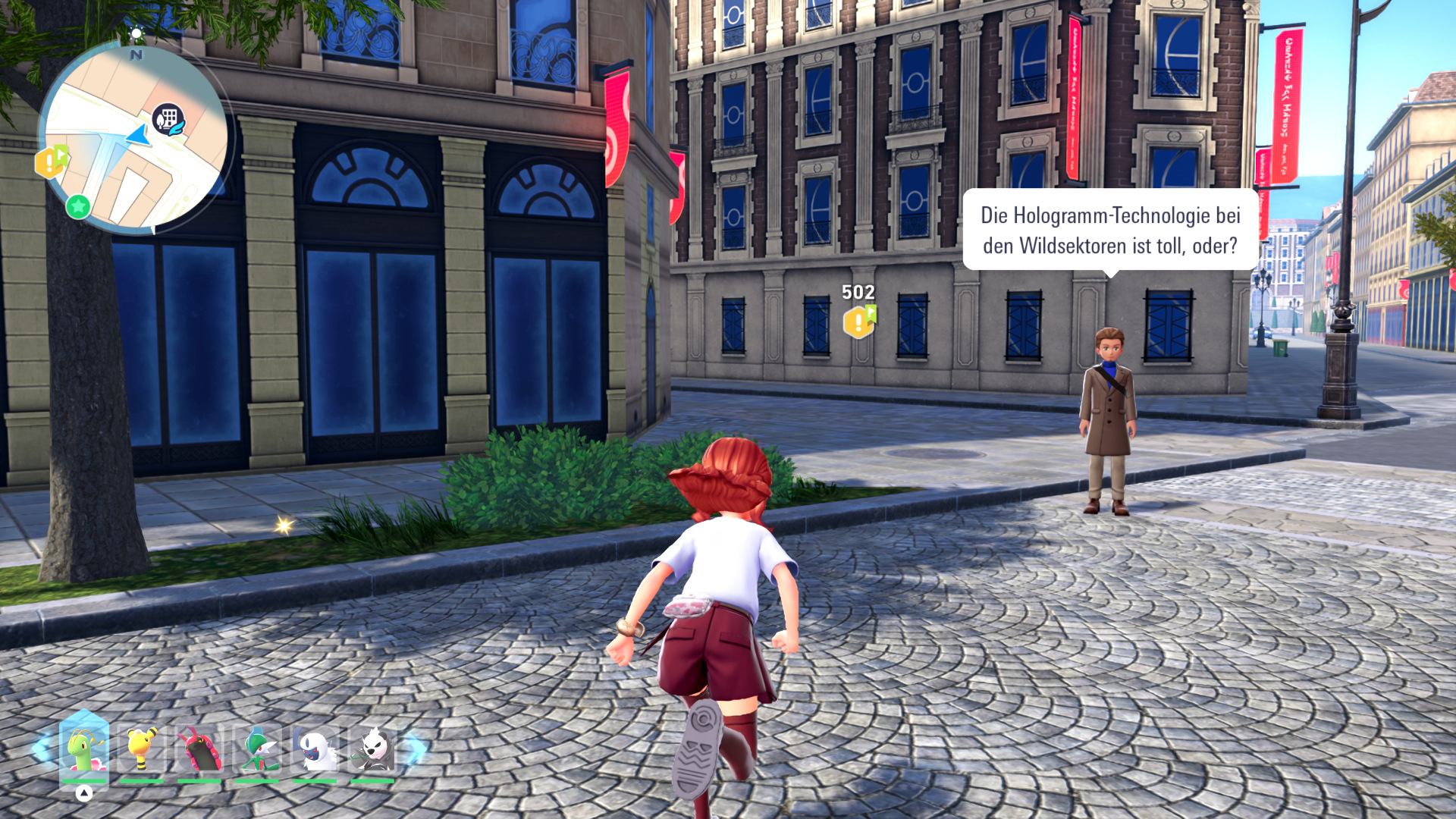Select the Gallade party slot
Screen dimensions: 1456x819
click(x=257, y=749)
